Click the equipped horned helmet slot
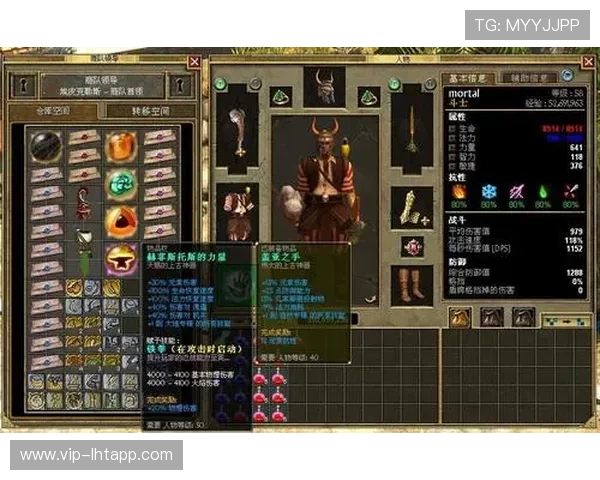 pos(323,88)
